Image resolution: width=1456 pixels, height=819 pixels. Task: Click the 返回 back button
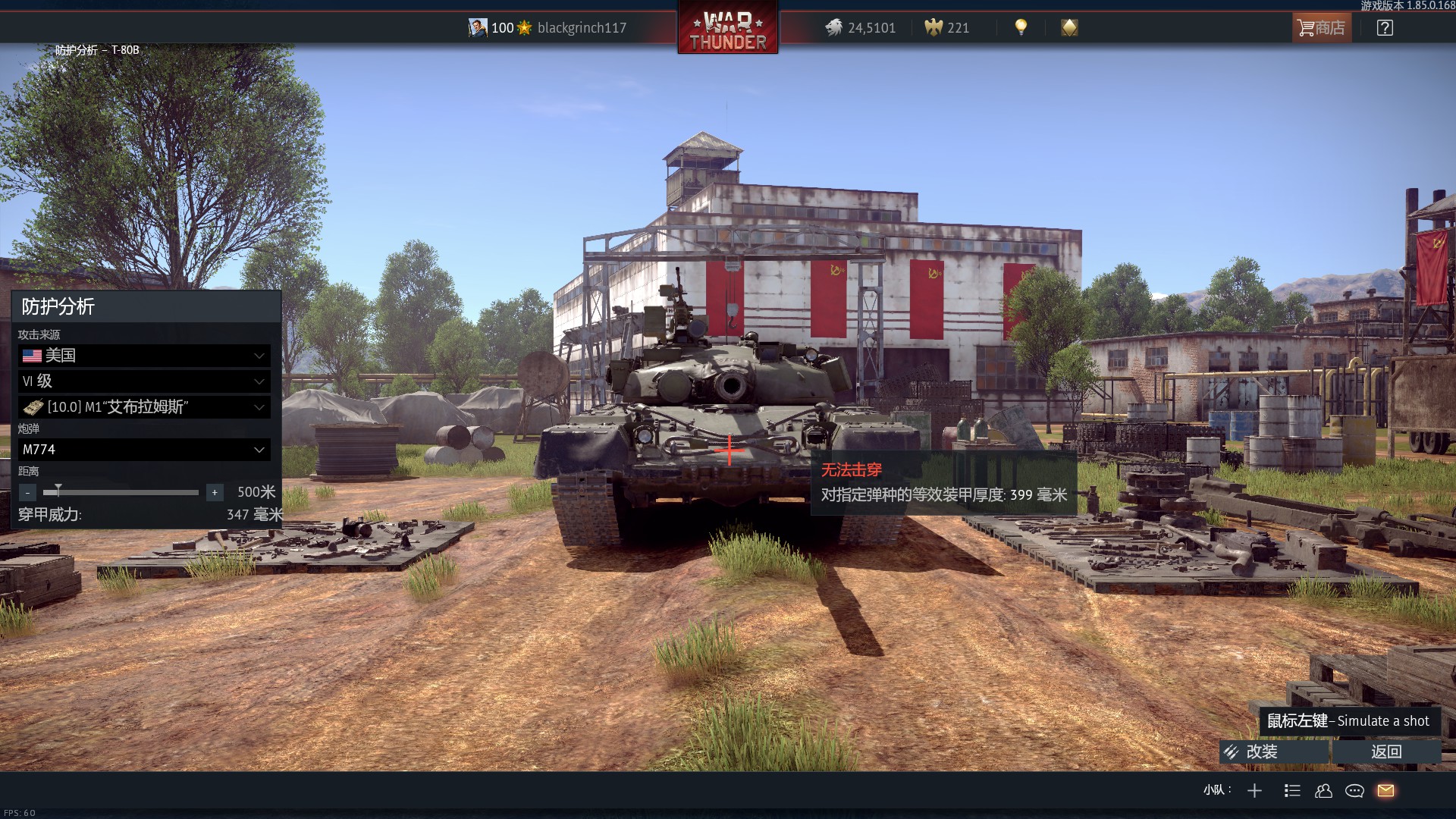(1386, 752)
